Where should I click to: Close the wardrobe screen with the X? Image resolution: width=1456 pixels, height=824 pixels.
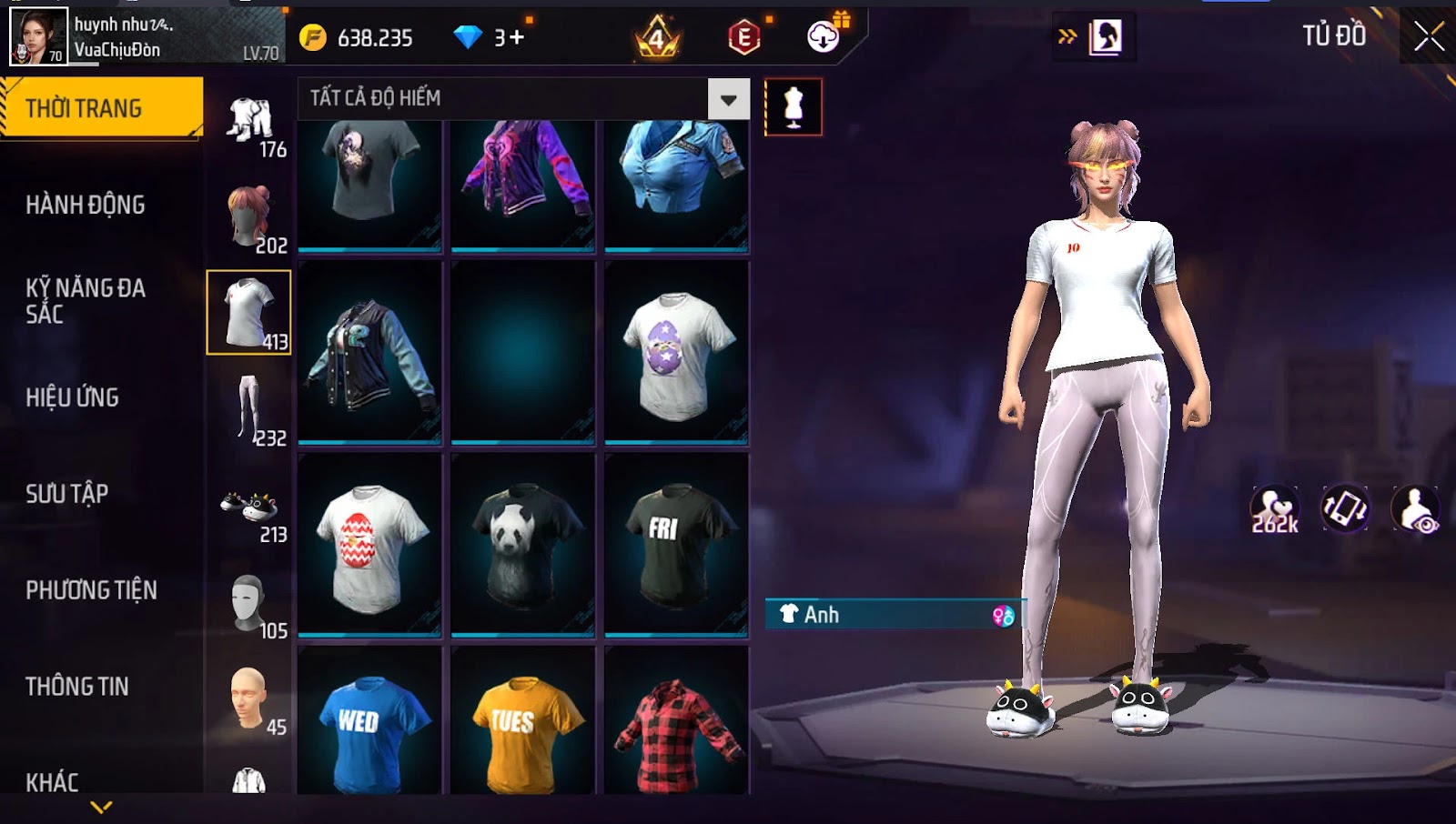(x=1429, y=36)
